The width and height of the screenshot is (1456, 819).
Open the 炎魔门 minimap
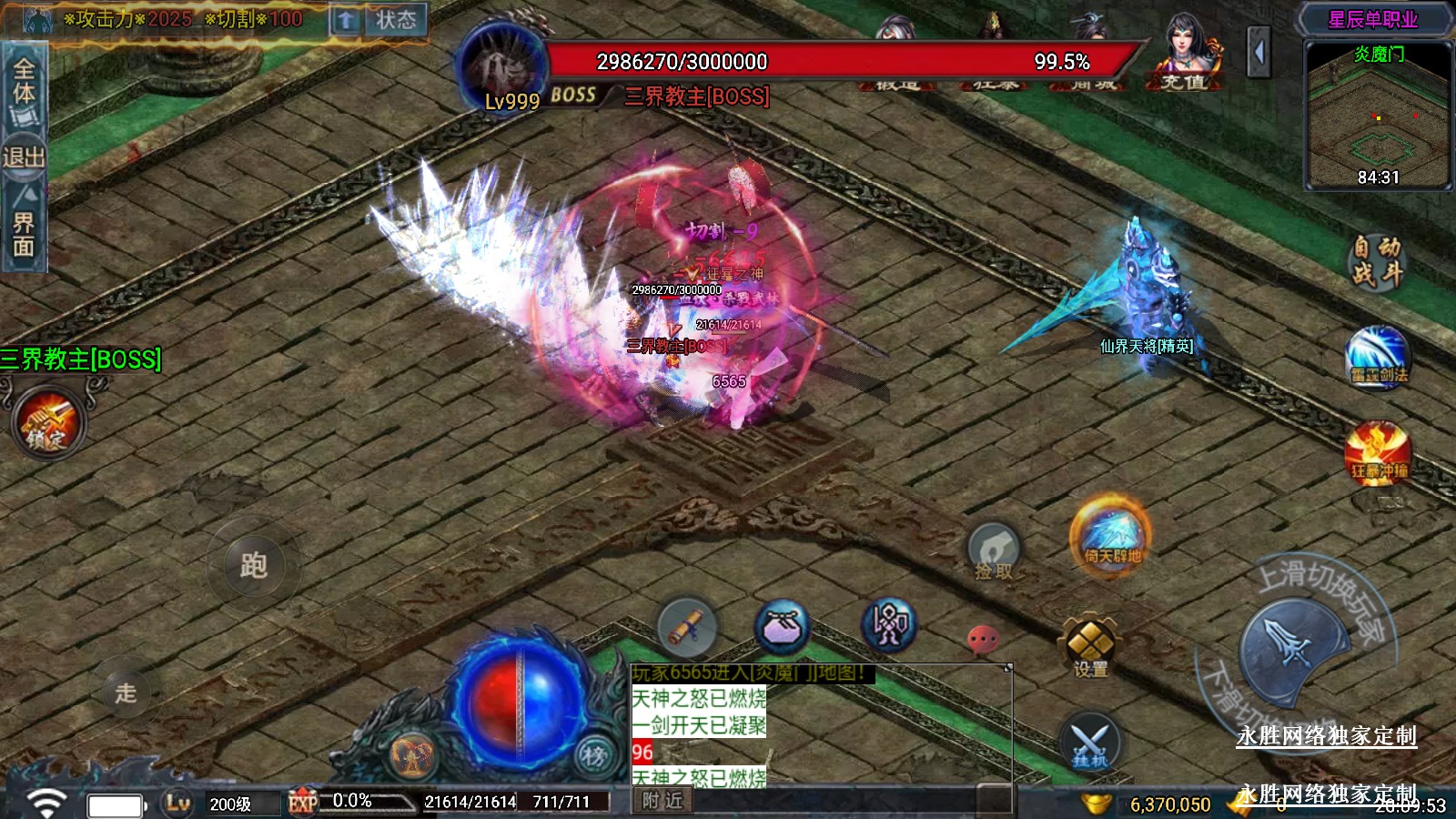(1378, 115)
